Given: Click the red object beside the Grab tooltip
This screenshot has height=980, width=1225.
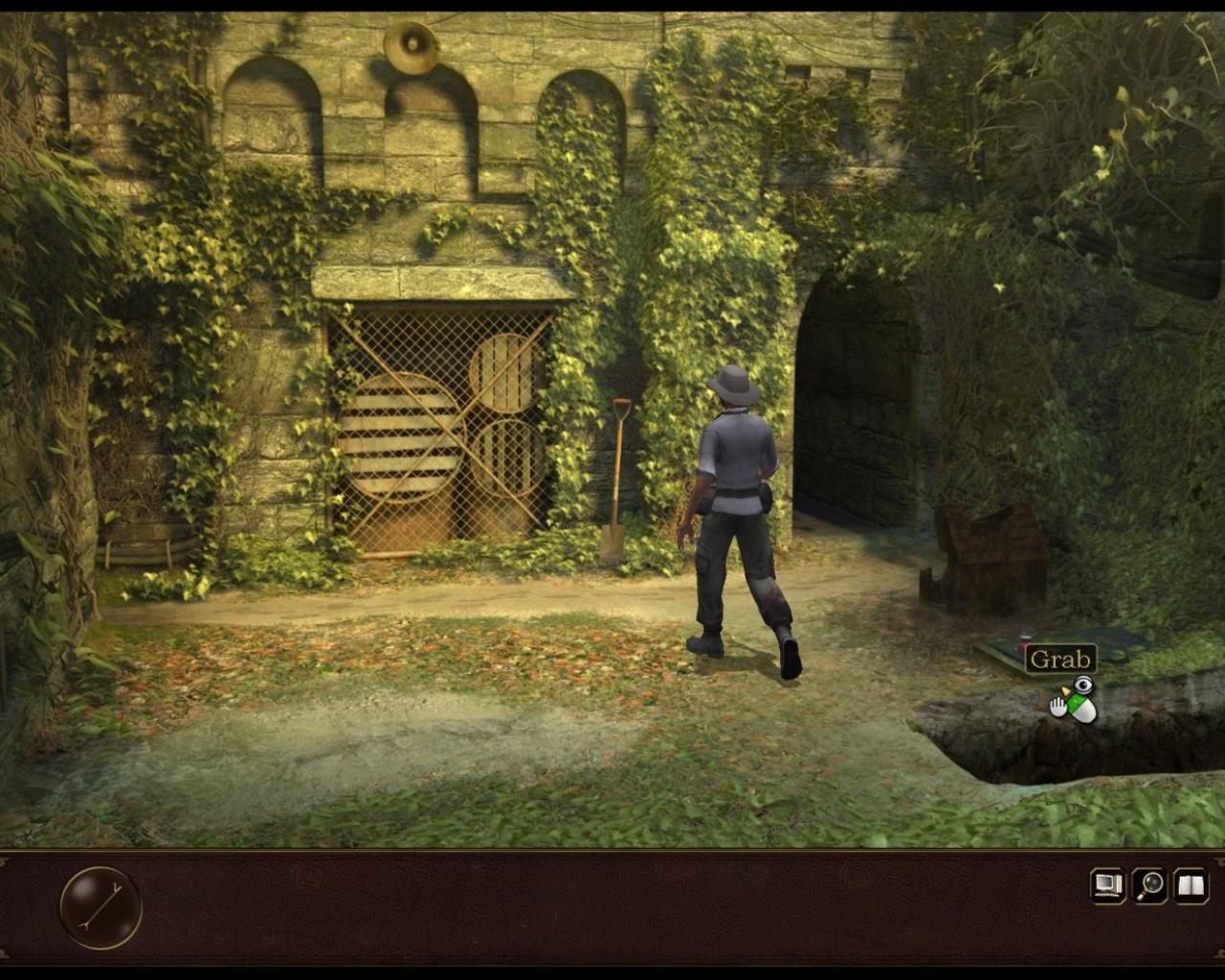Looking at the screenshot, I should (x=1022, y=641).
